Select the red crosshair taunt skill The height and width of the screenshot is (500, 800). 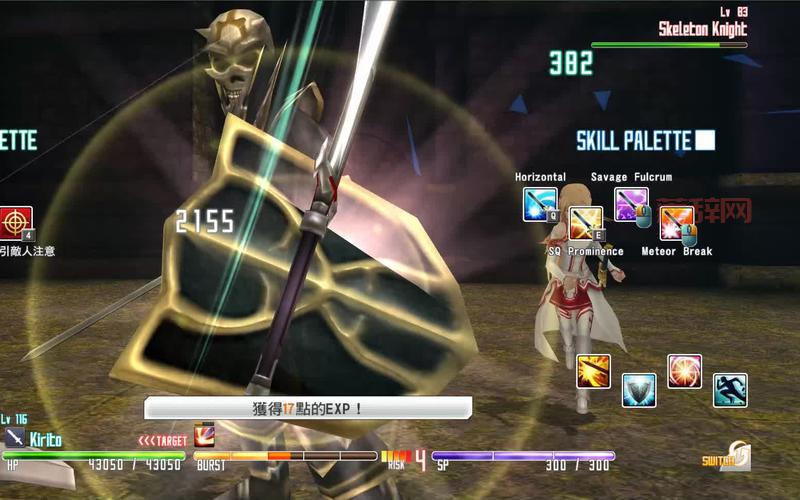(x=16, y=223)
